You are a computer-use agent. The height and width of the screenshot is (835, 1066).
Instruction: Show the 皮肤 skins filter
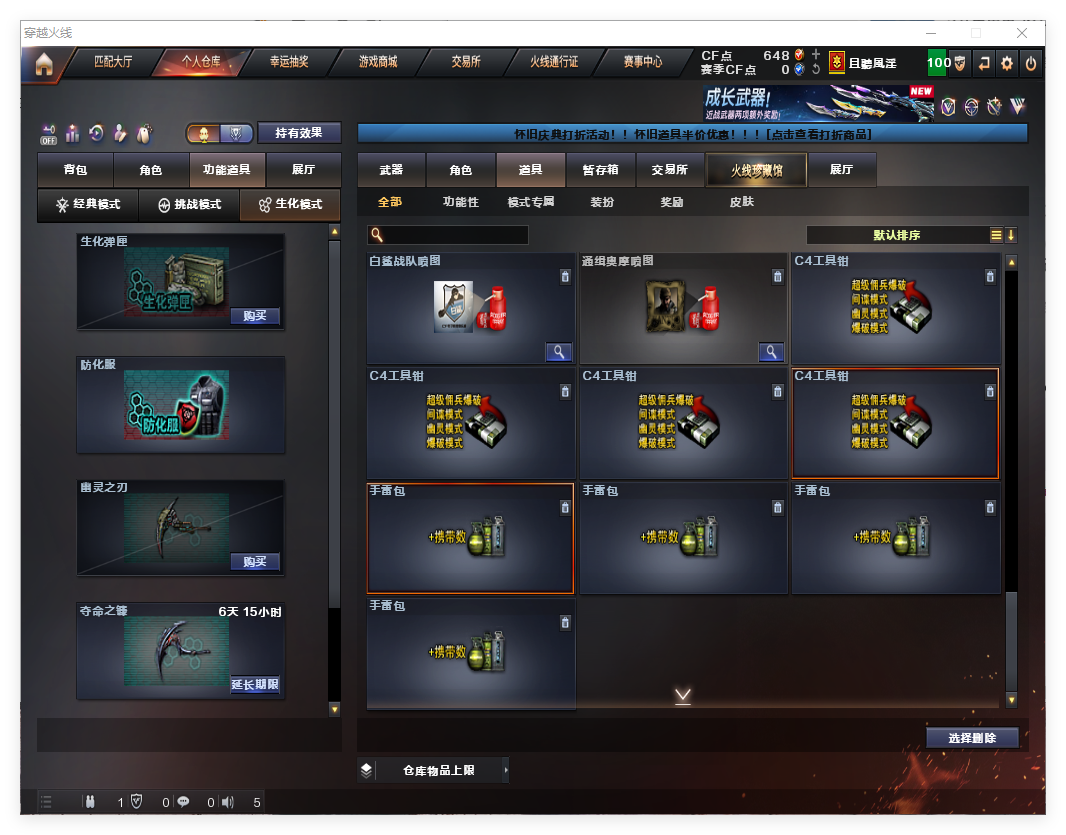click(742, 202)
